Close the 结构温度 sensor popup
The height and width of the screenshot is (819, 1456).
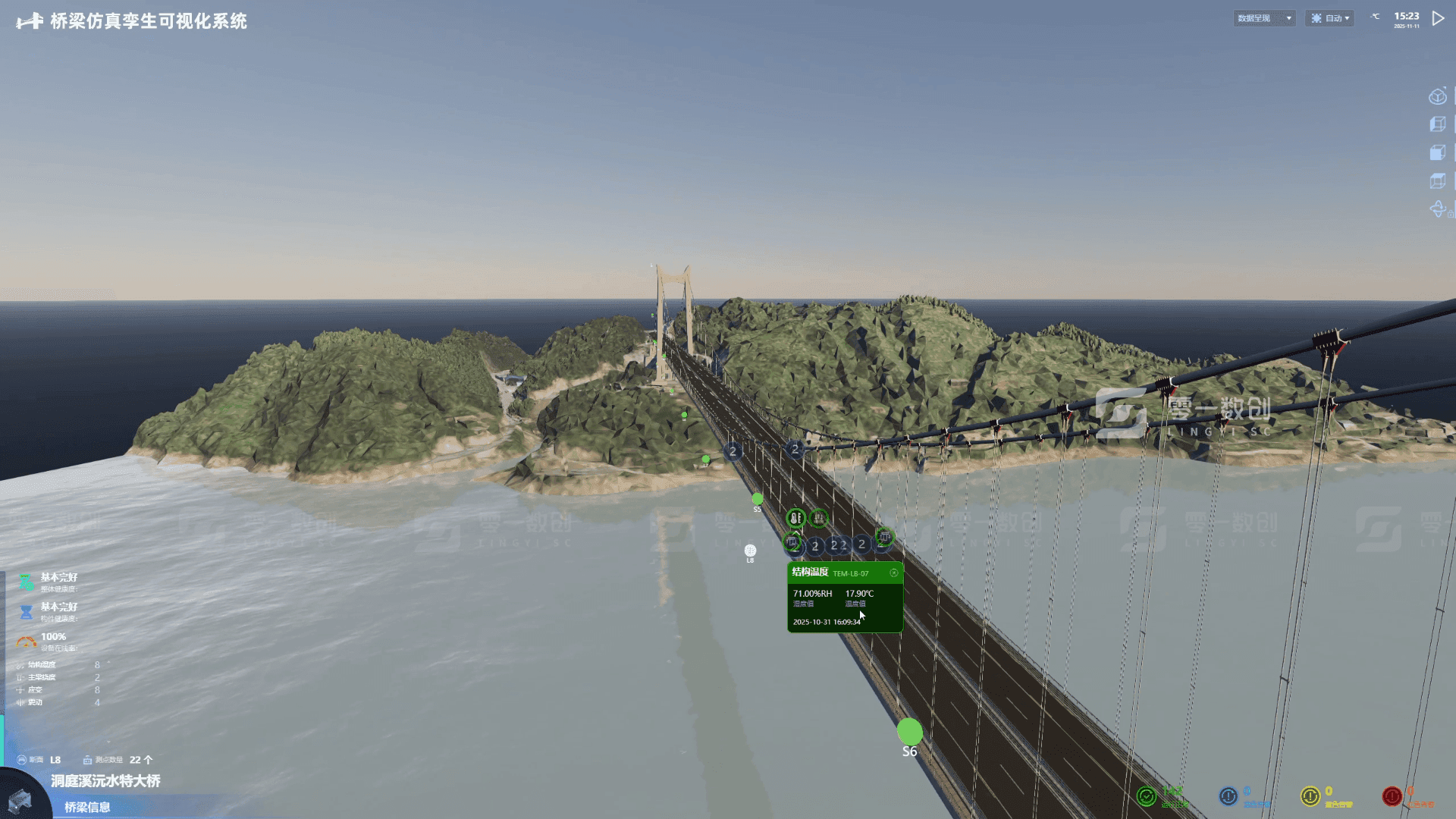coord(894,573)
